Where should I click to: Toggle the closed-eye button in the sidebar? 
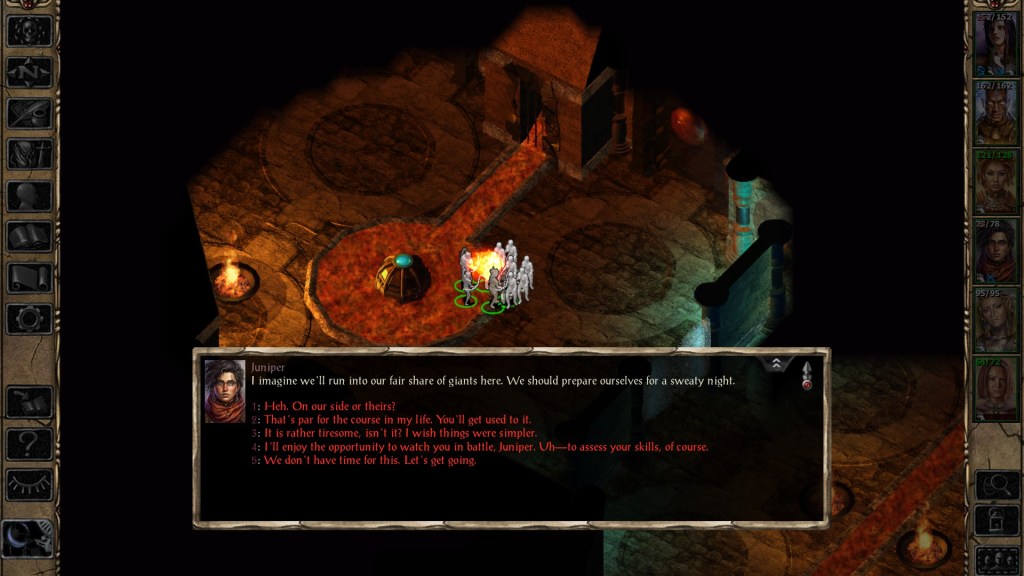click(29, 483)
